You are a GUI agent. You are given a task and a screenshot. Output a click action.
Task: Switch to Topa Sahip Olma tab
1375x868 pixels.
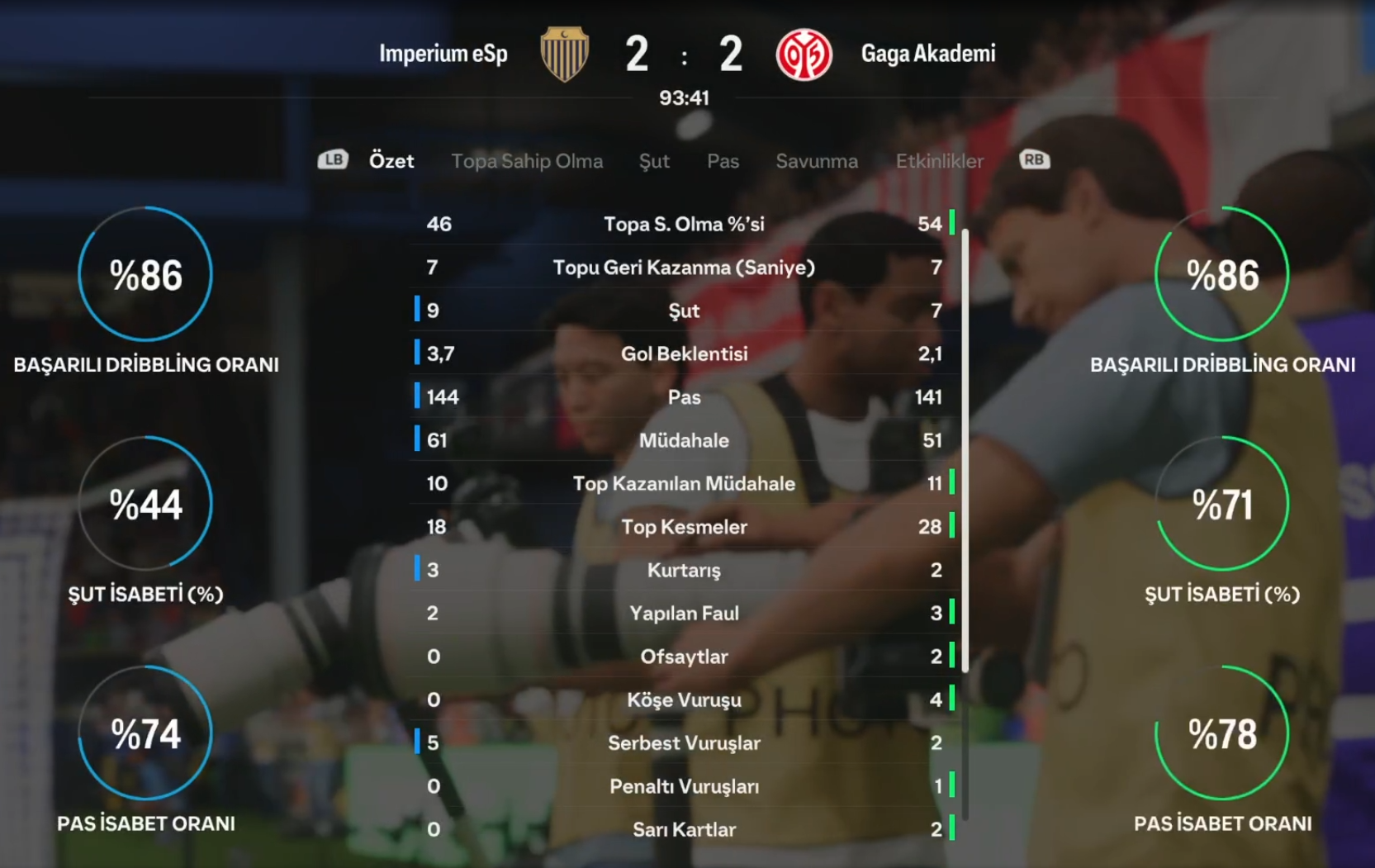[x=527, y=161]
